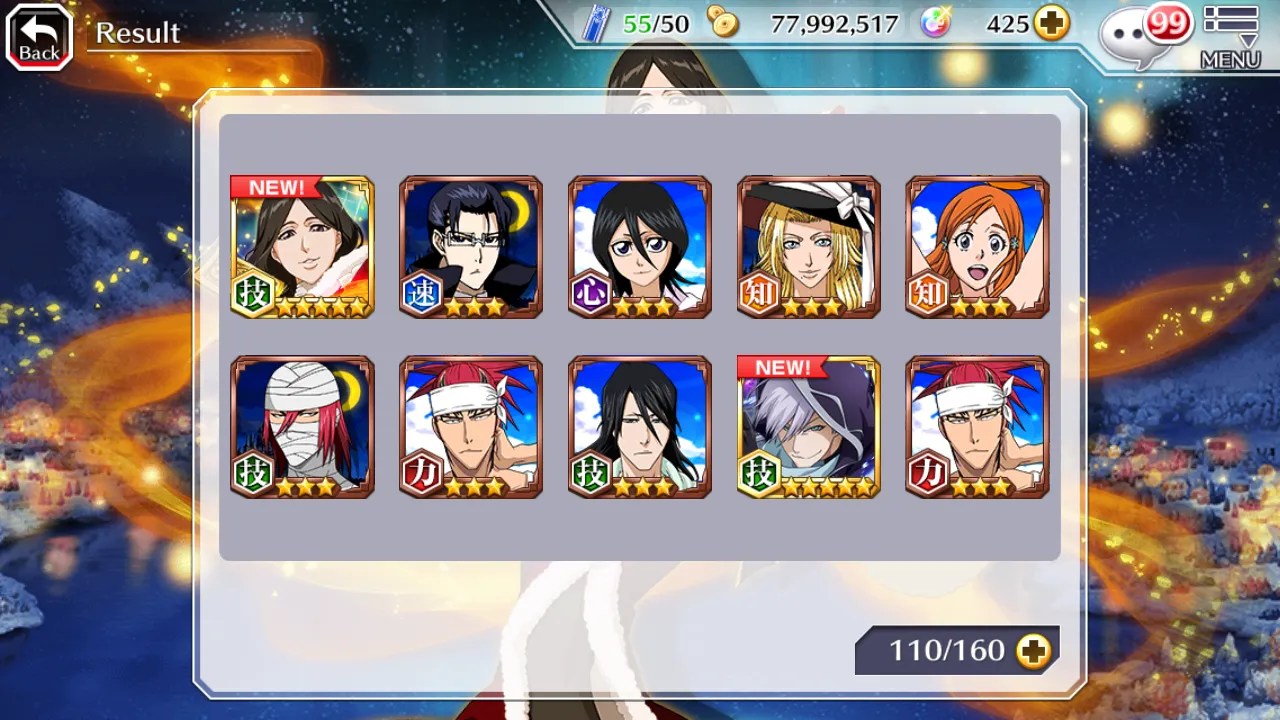Add more spirit orbs with plus button
Screen dimensions: 1280x720
(x=1051, y=24)
